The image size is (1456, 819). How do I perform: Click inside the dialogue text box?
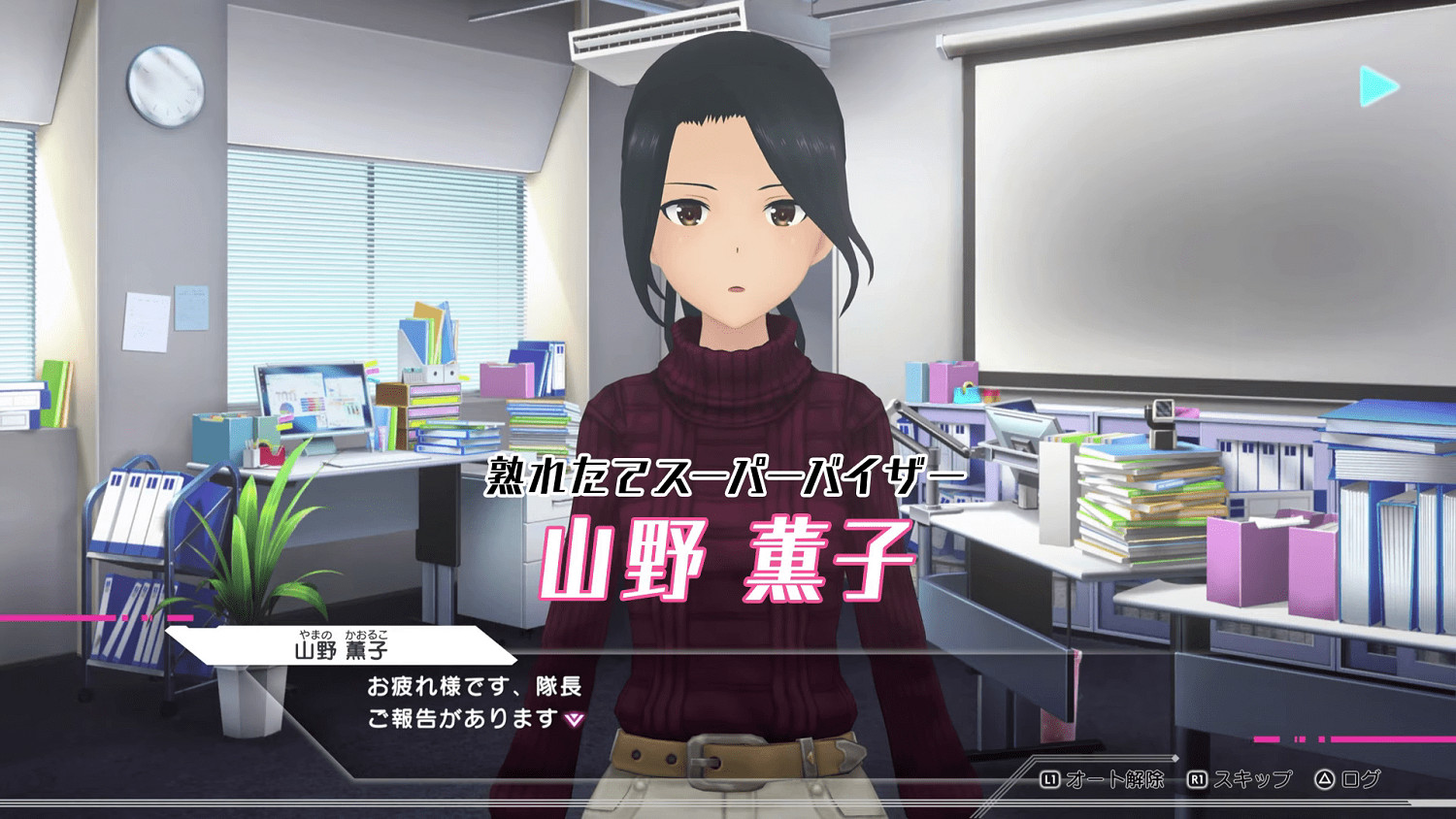[x=476, y=704]
